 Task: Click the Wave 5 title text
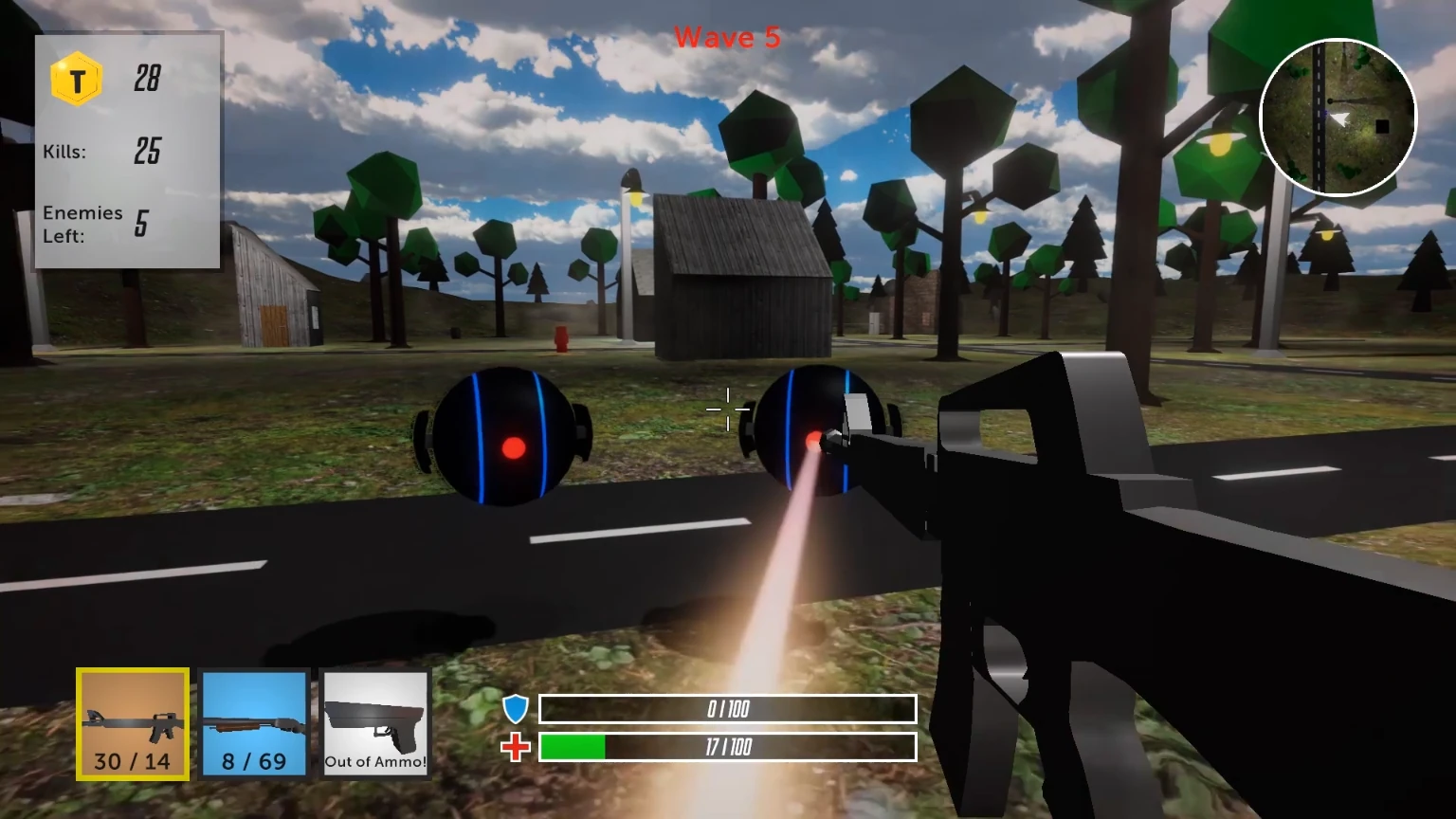727,38
